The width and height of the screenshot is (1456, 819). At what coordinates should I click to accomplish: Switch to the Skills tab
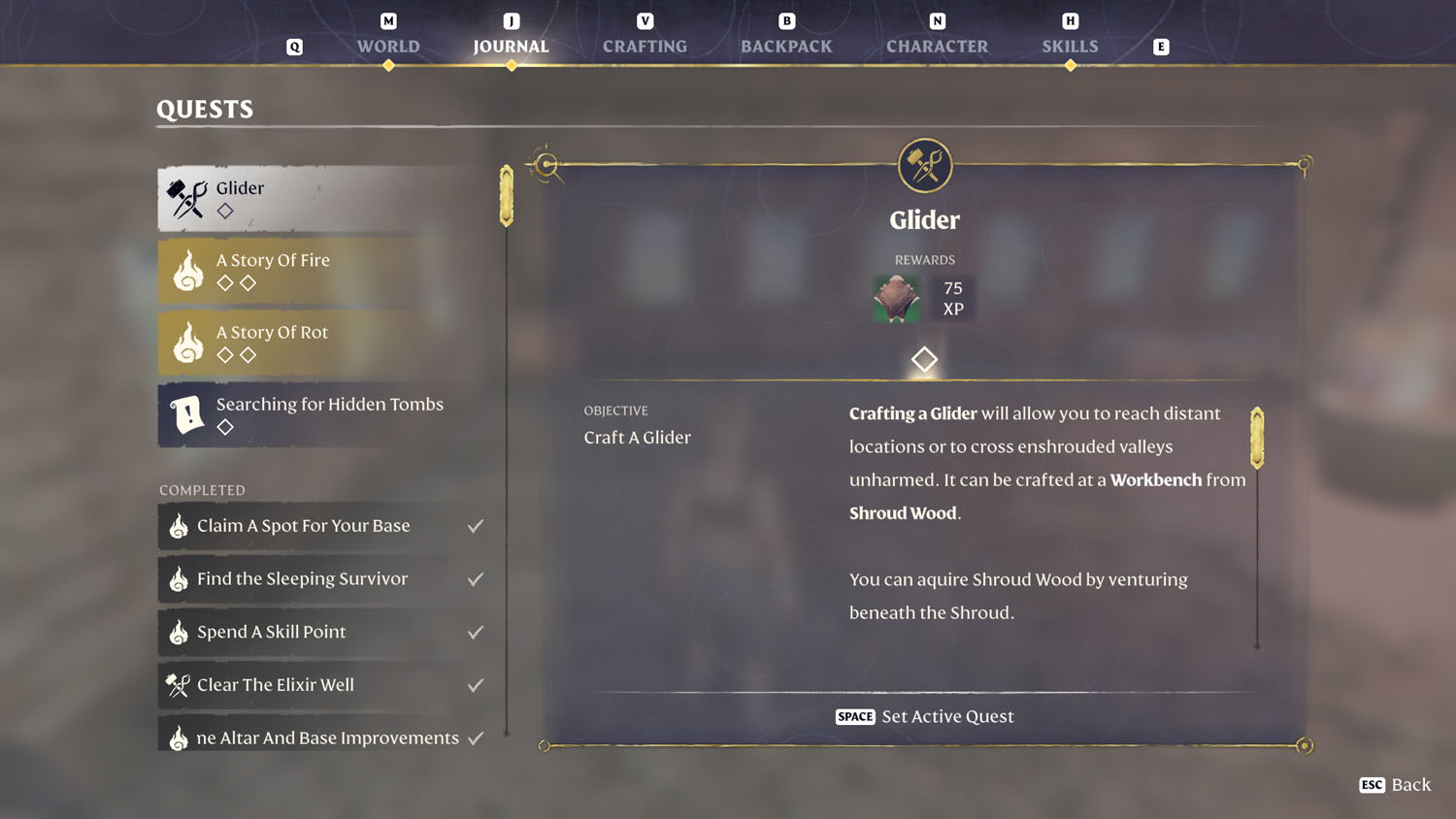point(1070,46)
